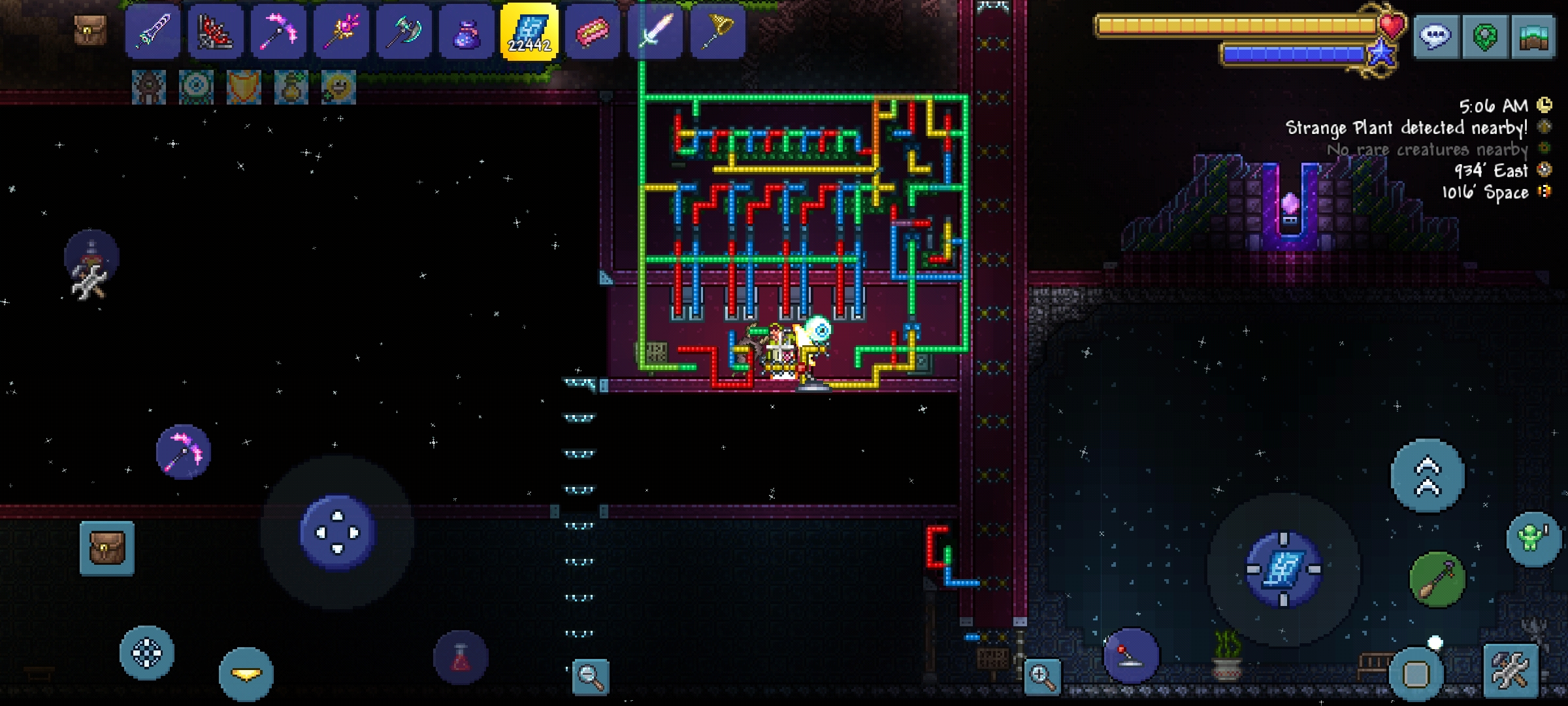The height and width of the screenshot is (706, 1568).
Task: Select the teal hamaxe hotbar slot
Action: [404, 31]
